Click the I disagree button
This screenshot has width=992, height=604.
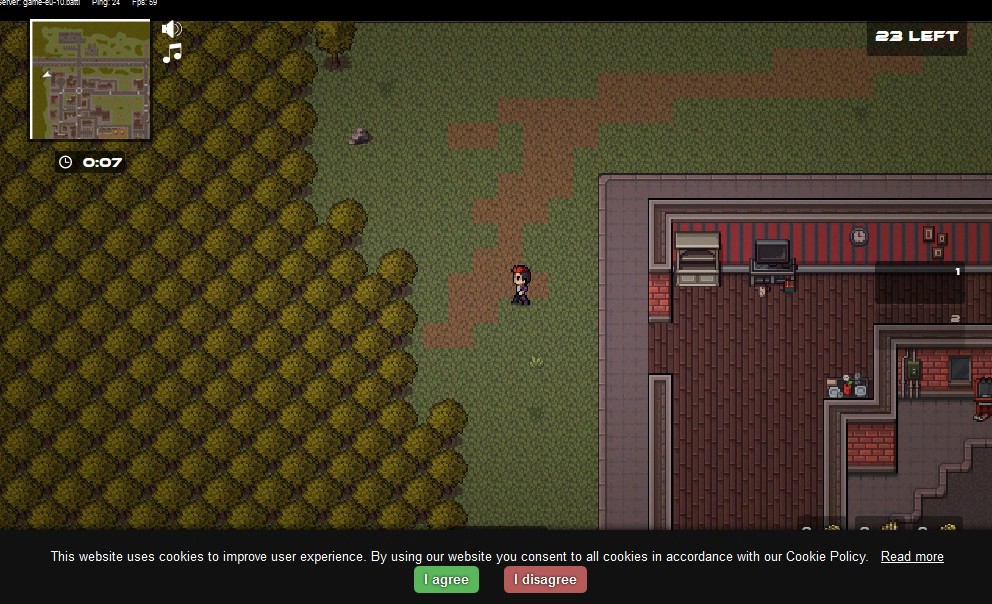tap(545, 579)
